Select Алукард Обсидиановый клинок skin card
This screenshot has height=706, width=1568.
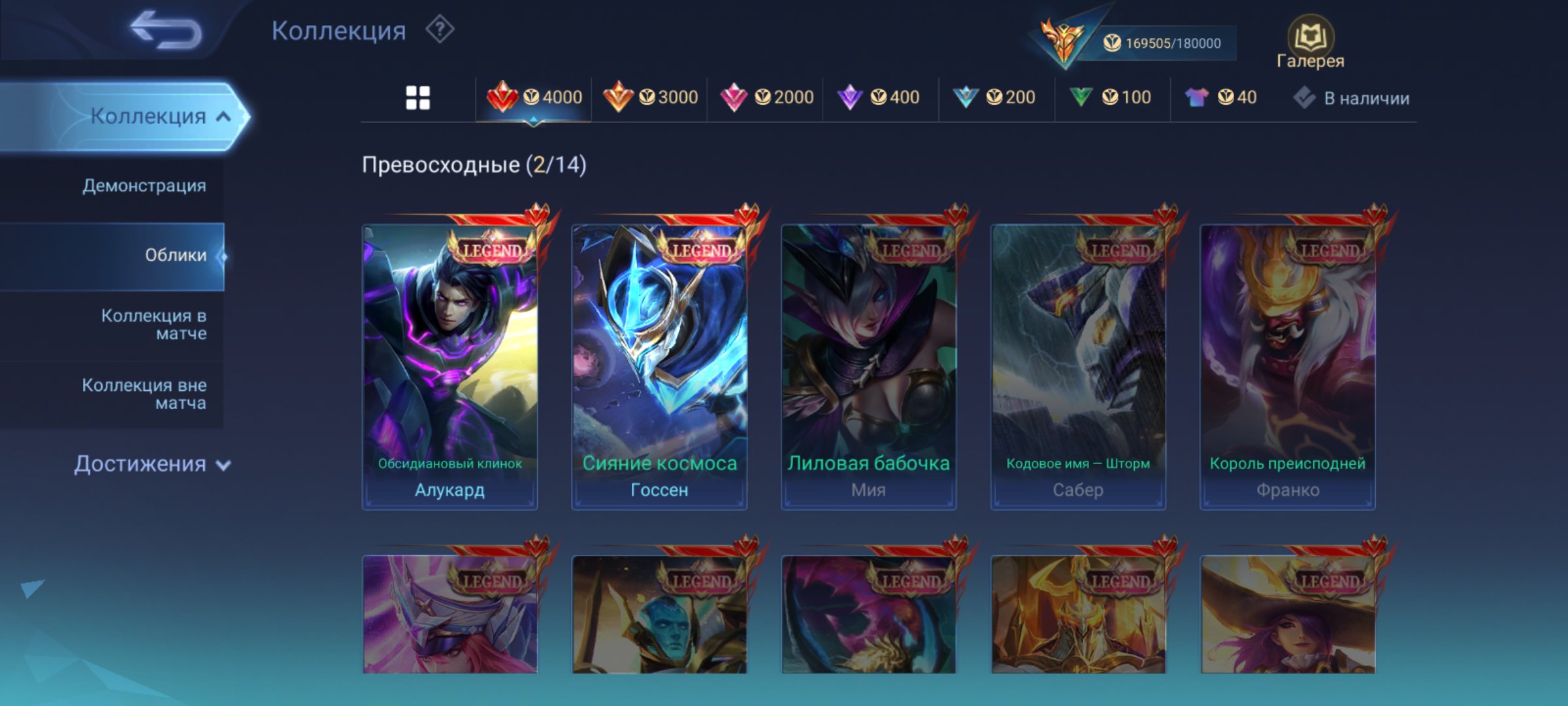[450, 366]
